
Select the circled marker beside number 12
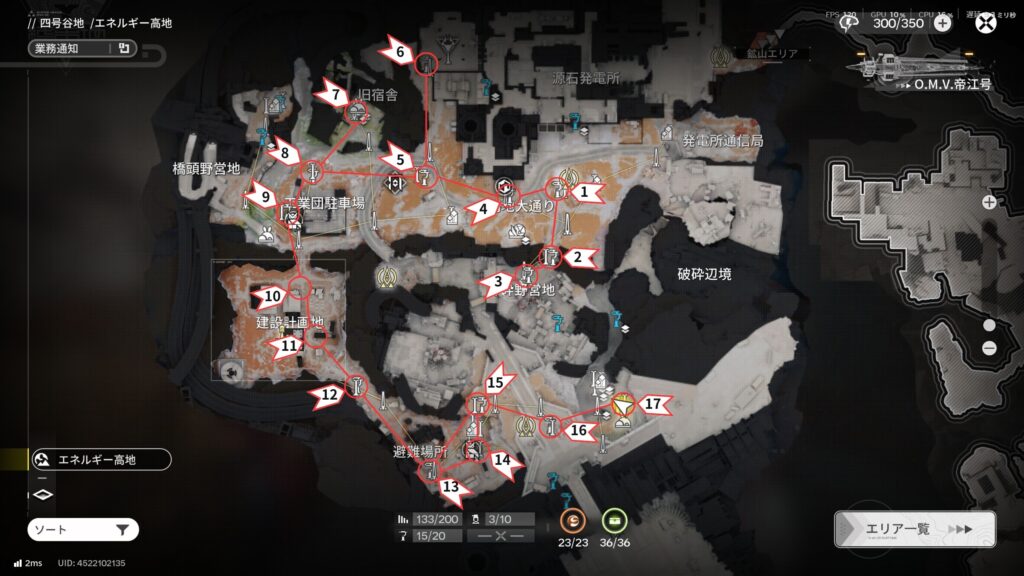click(x=355, y=385)
